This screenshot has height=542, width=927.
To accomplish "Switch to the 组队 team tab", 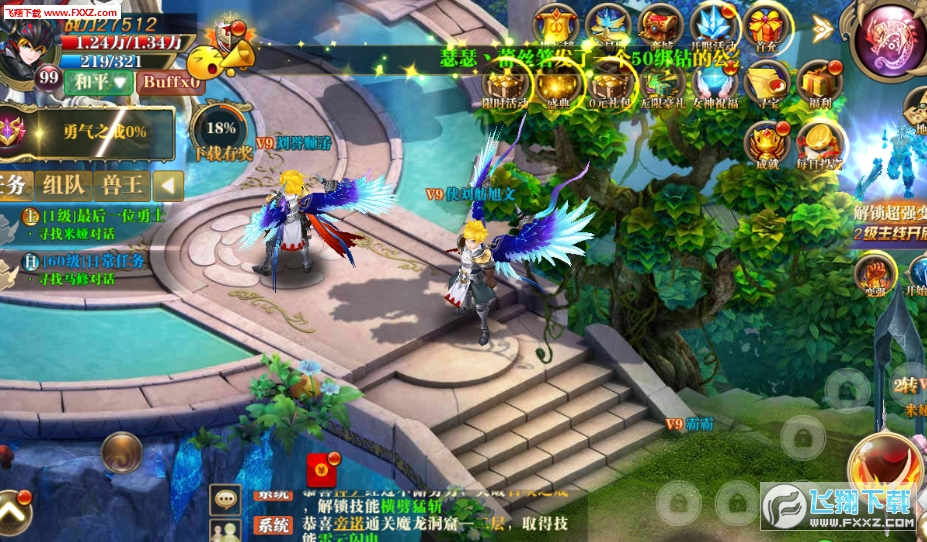I will click(x=63, y=185).
